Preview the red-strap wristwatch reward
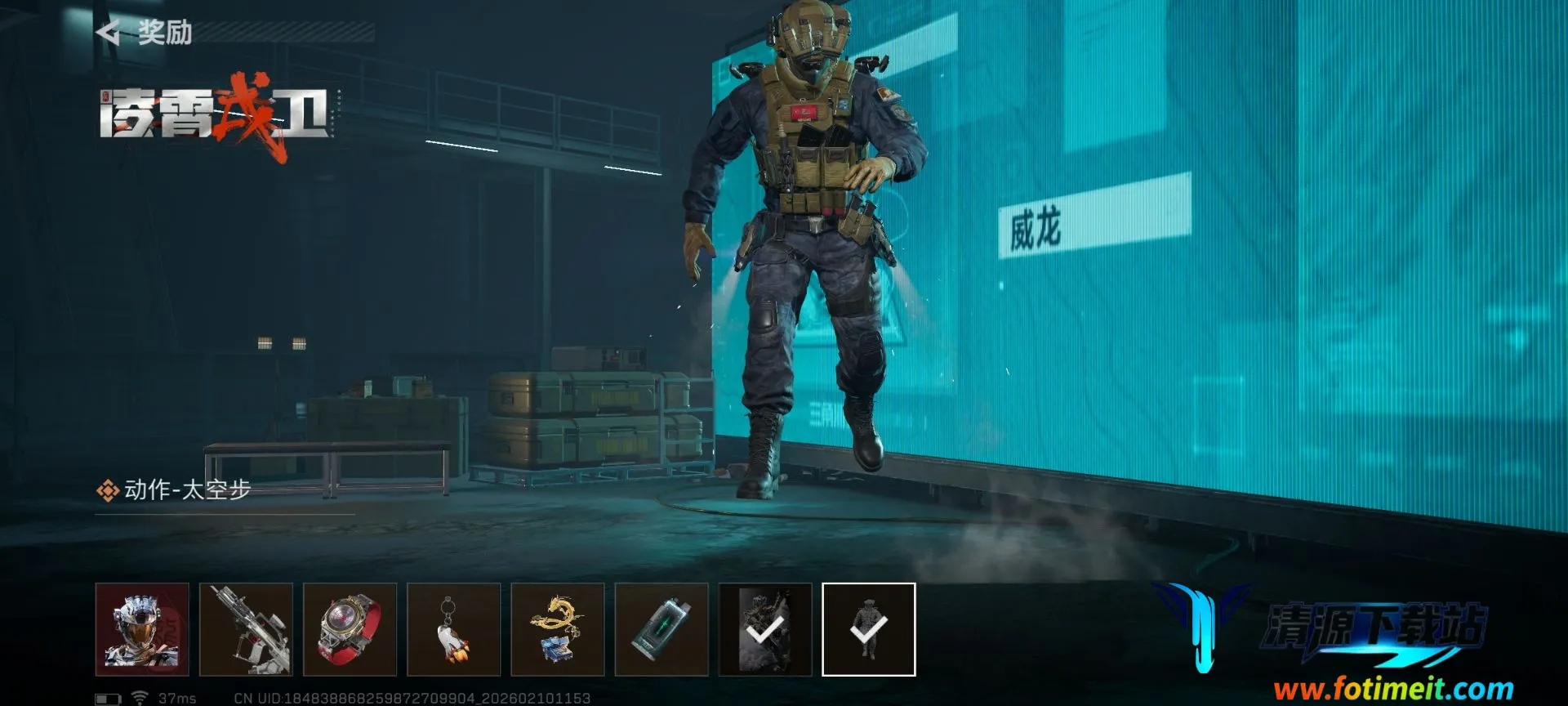This screenshot has width=1568, height=706. pyautogui.click(x=350, y=629)
